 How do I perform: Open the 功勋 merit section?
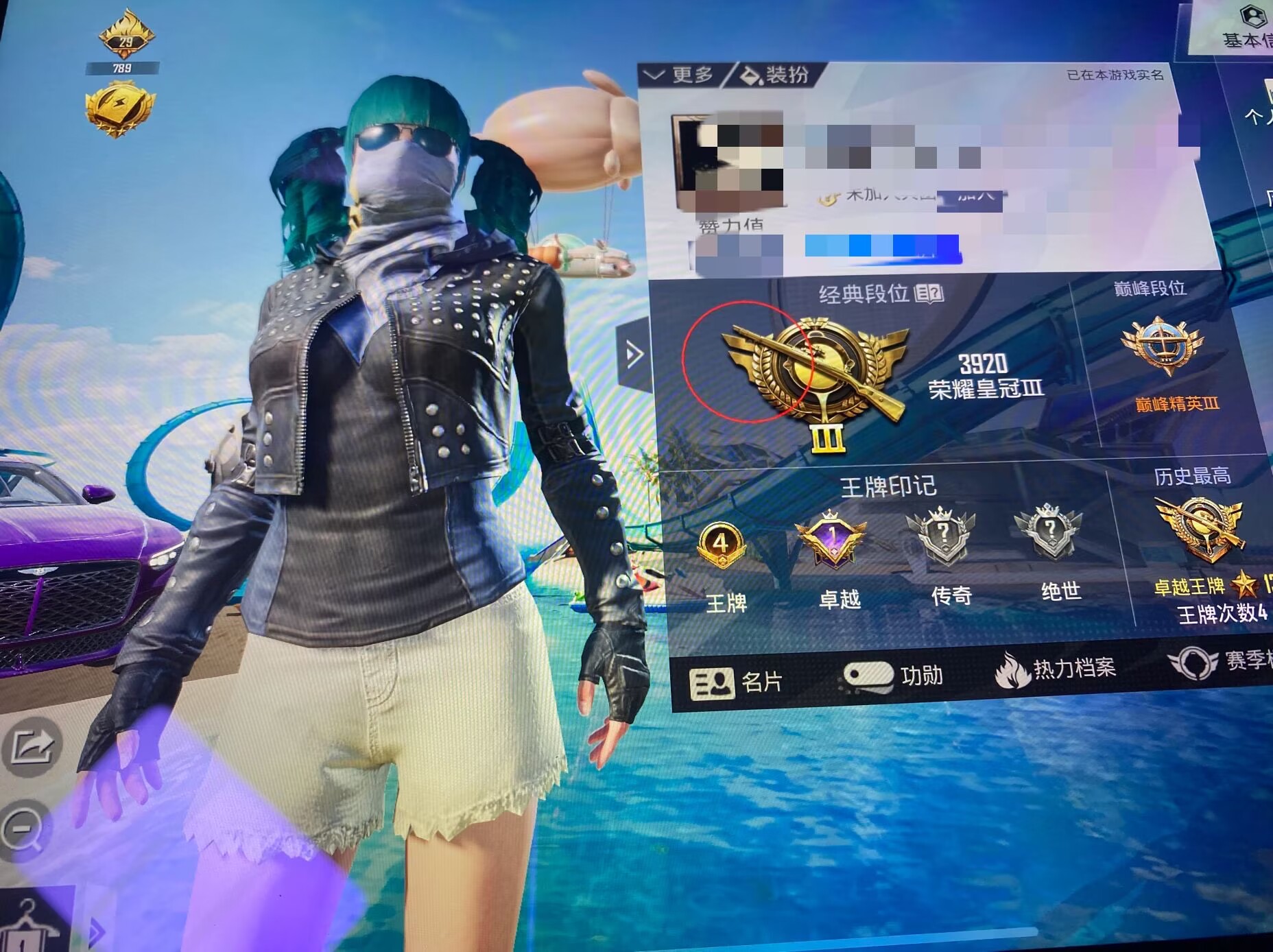pos(893,676)
